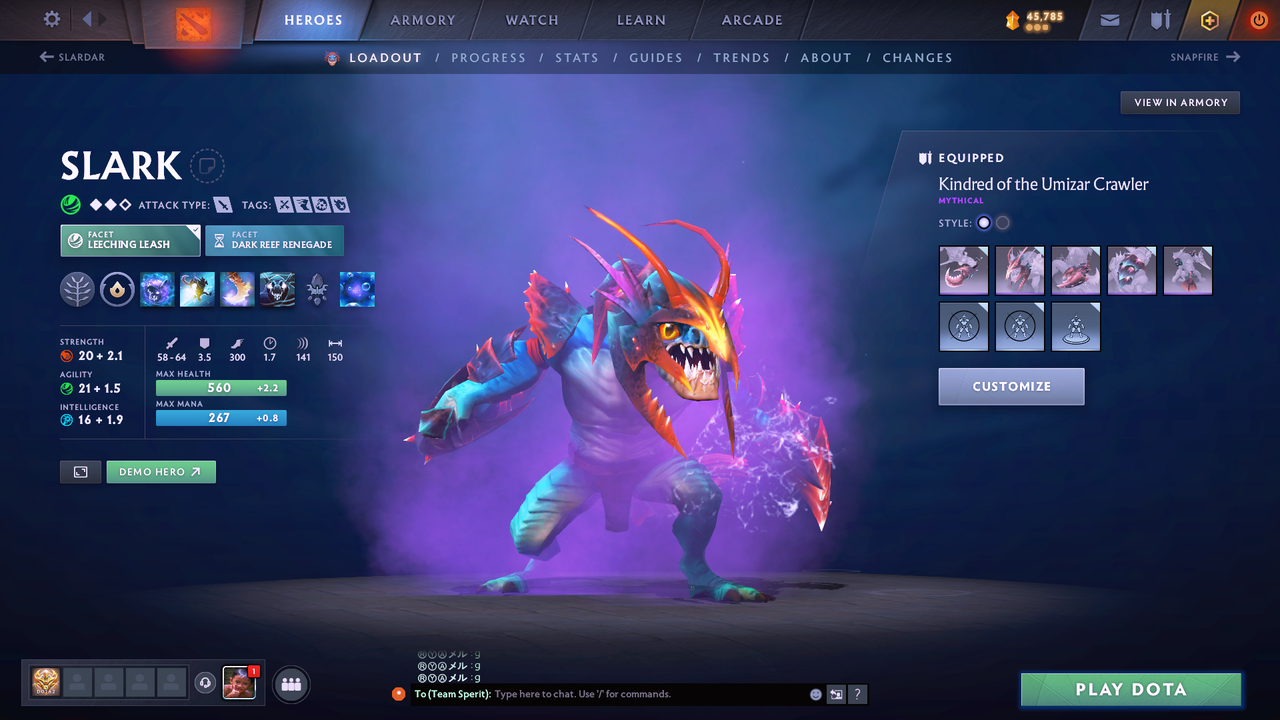View the Essence Shift ability icon

pyautogui.click(x=237, y=289)
